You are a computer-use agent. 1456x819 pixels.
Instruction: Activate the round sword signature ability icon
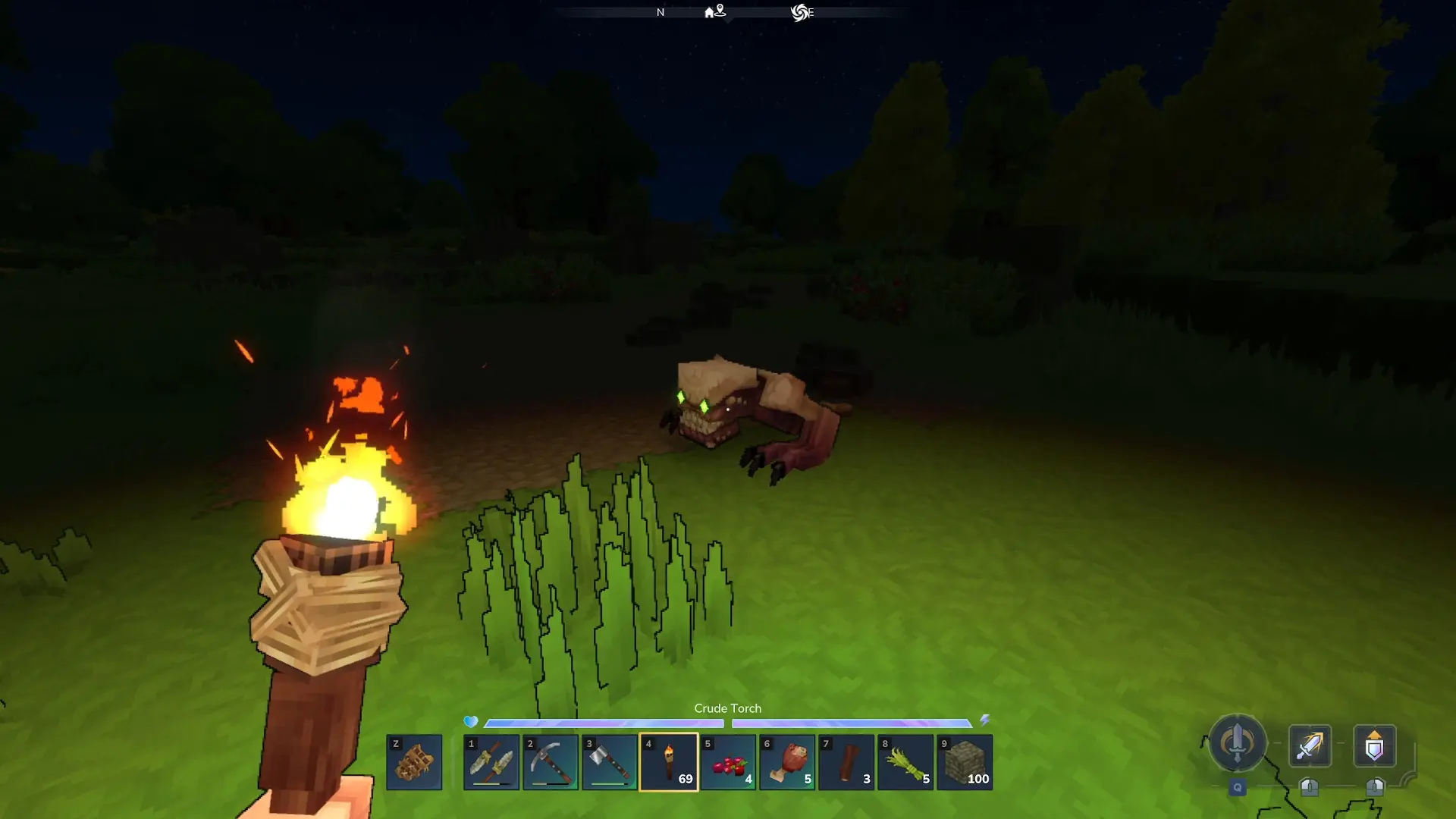[x=1237, y=743]
